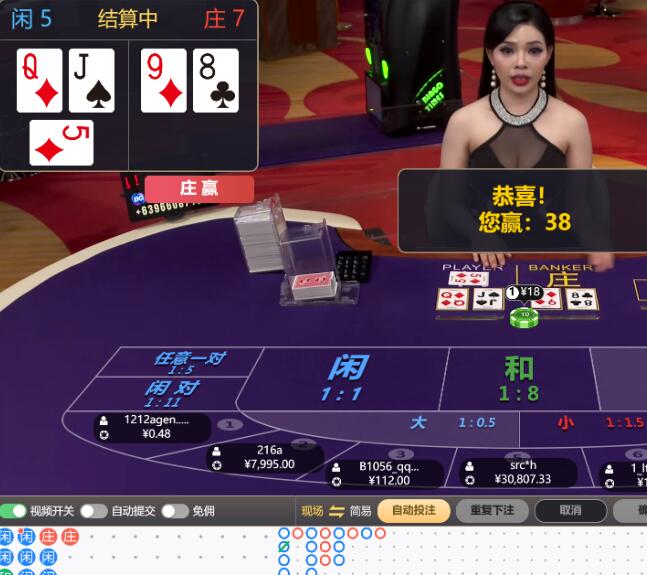
Task: Switch between 现场 and 简易 view
Action: 336,511
